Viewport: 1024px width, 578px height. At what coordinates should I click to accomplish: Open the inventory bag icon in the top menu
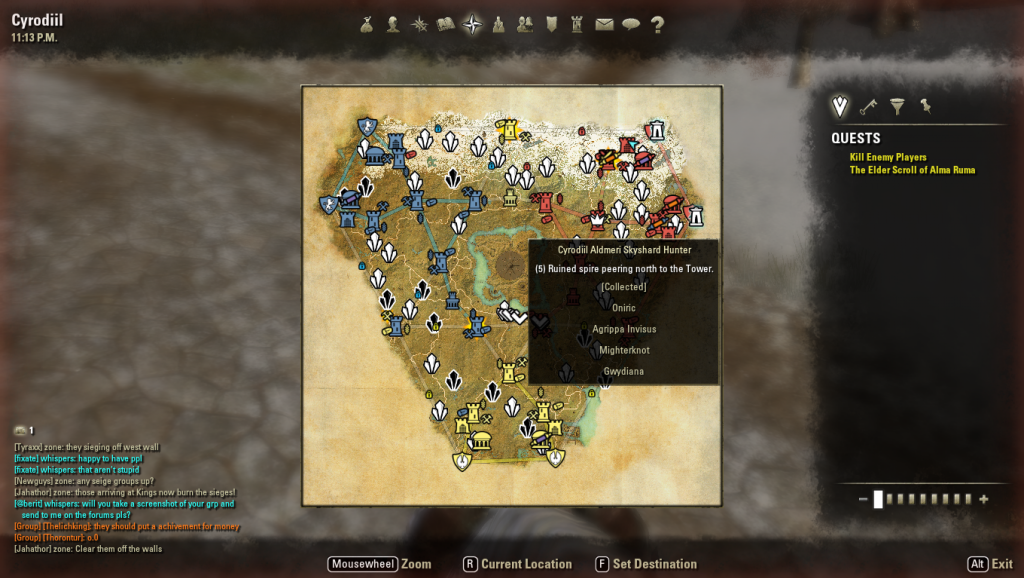point(367,25)
